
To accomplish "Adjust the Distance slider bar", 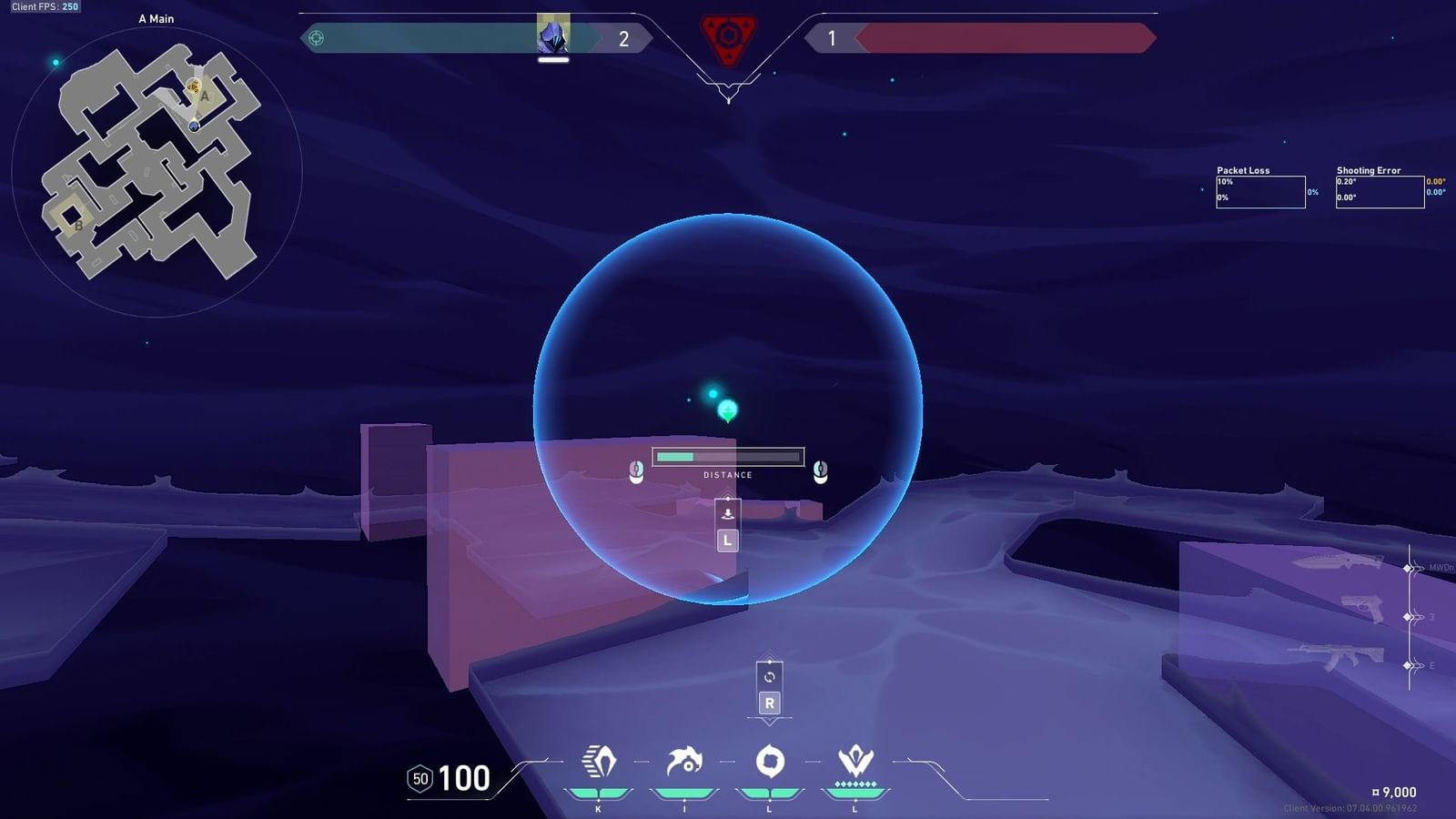I will tap(727, 455).
